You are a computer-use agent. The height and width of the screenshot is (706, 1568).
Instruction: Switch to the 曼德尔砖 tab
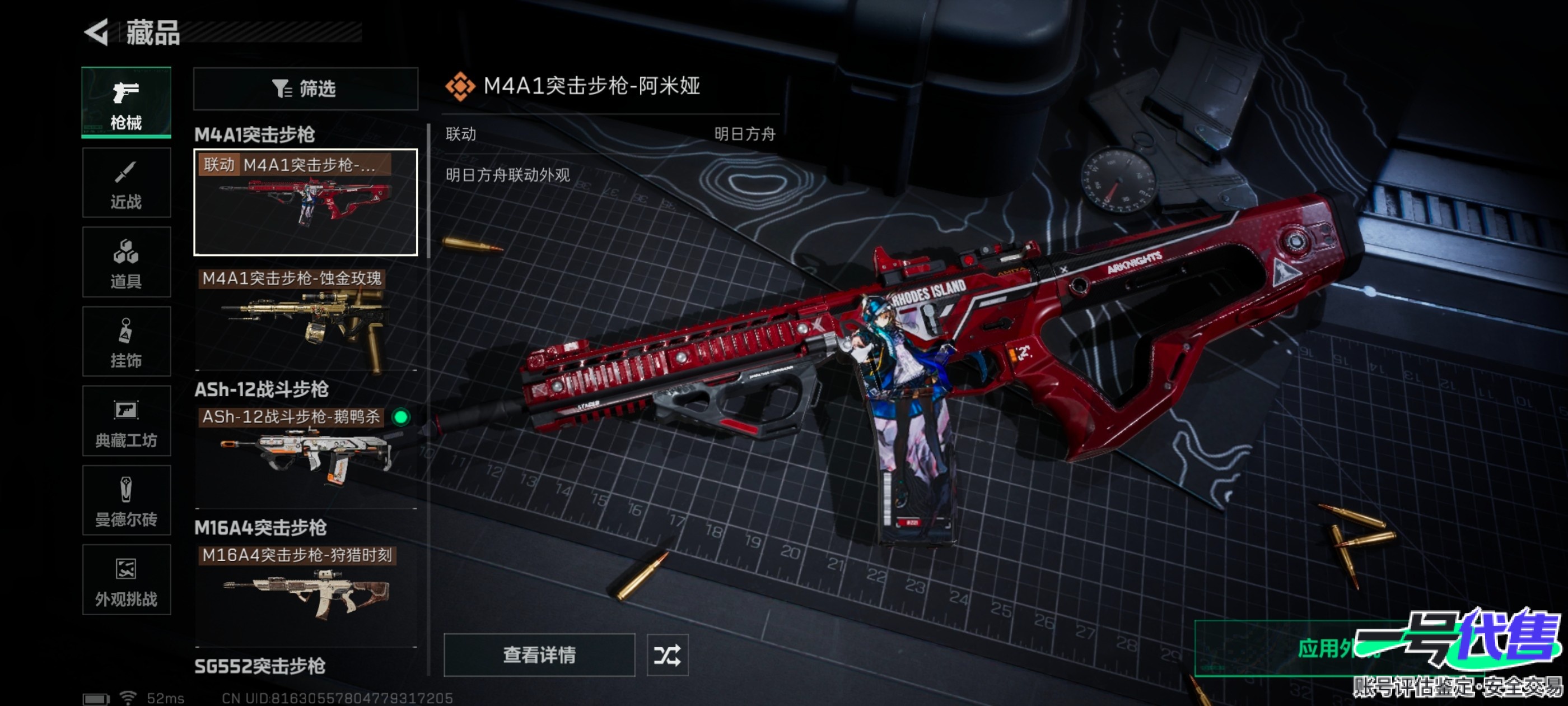[x=126, y=500]
